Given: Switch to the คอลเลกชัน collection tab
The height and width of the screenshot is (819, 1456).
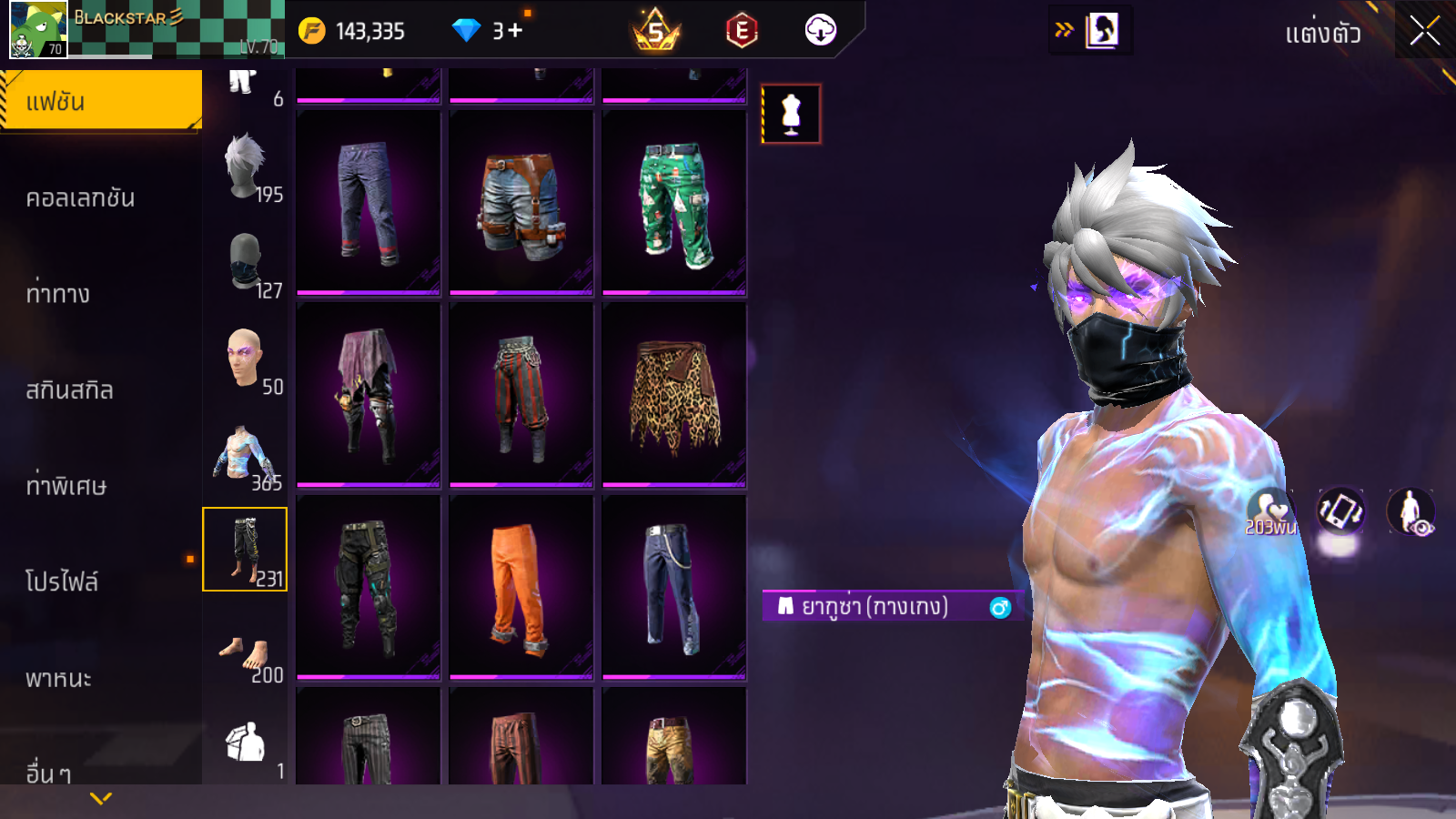Looking at the screenshot, I should (82, 198).
